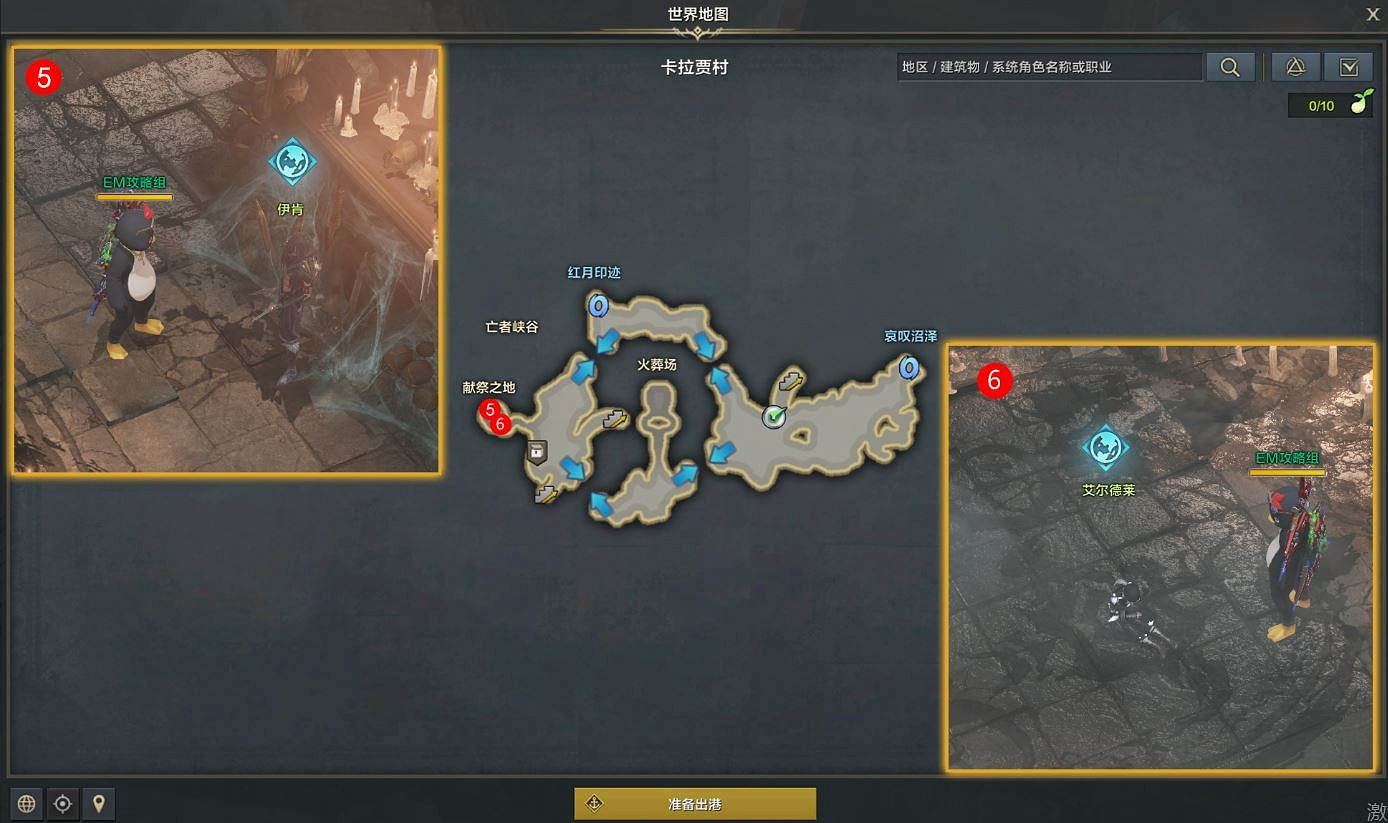Screen dimensions: 1388x823
Task: Click the map search input field
Action: click(x=1048, y=67)
